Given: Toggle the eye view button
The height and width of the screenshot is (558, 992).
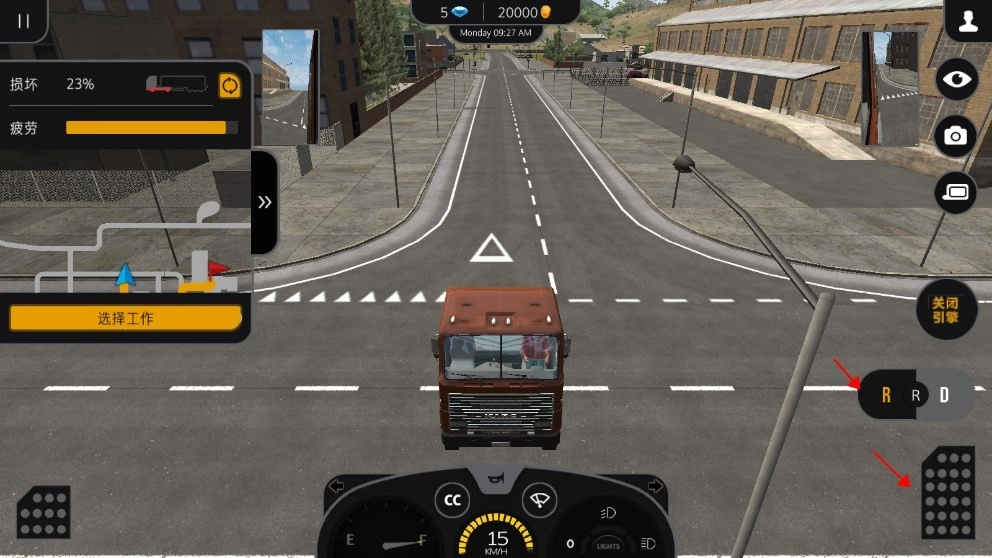Looking at the screenshot, I should pos(956,80).
